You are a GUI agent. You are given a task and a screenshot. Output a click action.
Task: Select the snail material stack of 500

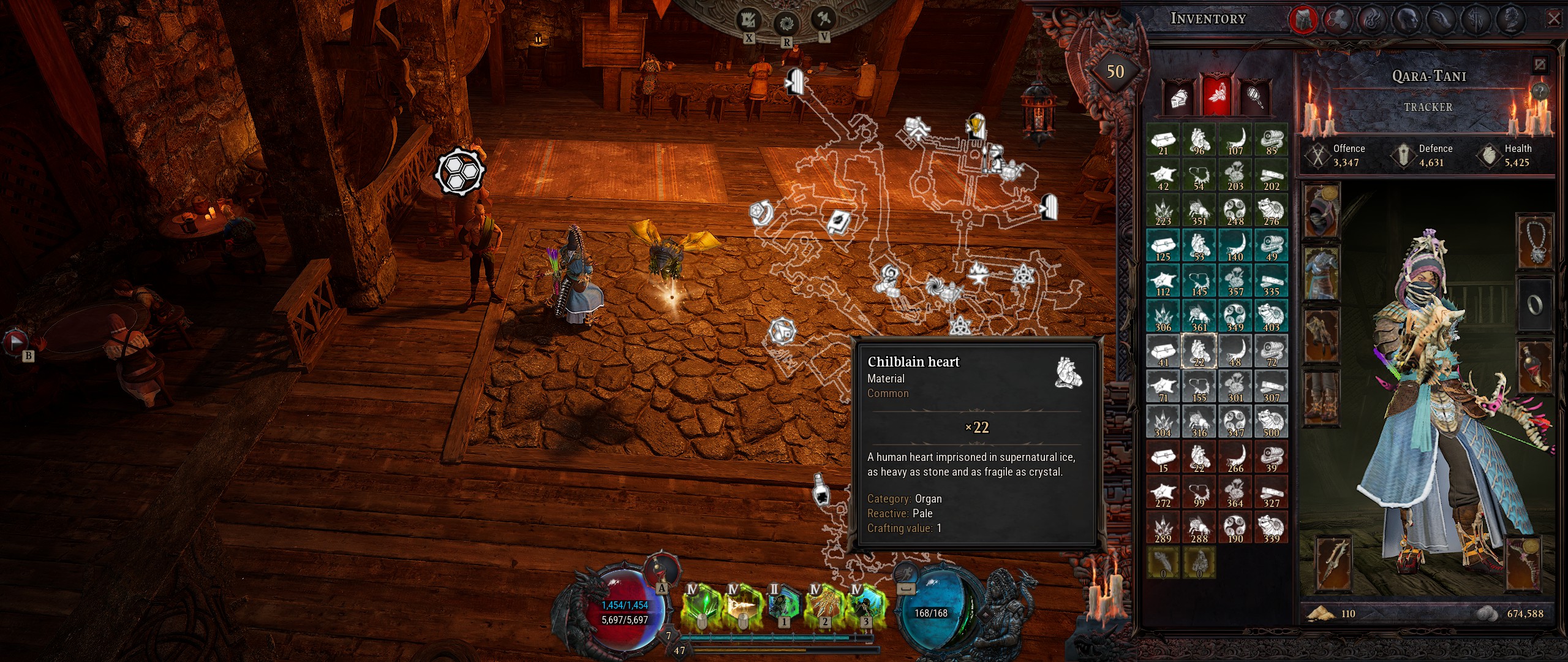(1271, 422)
